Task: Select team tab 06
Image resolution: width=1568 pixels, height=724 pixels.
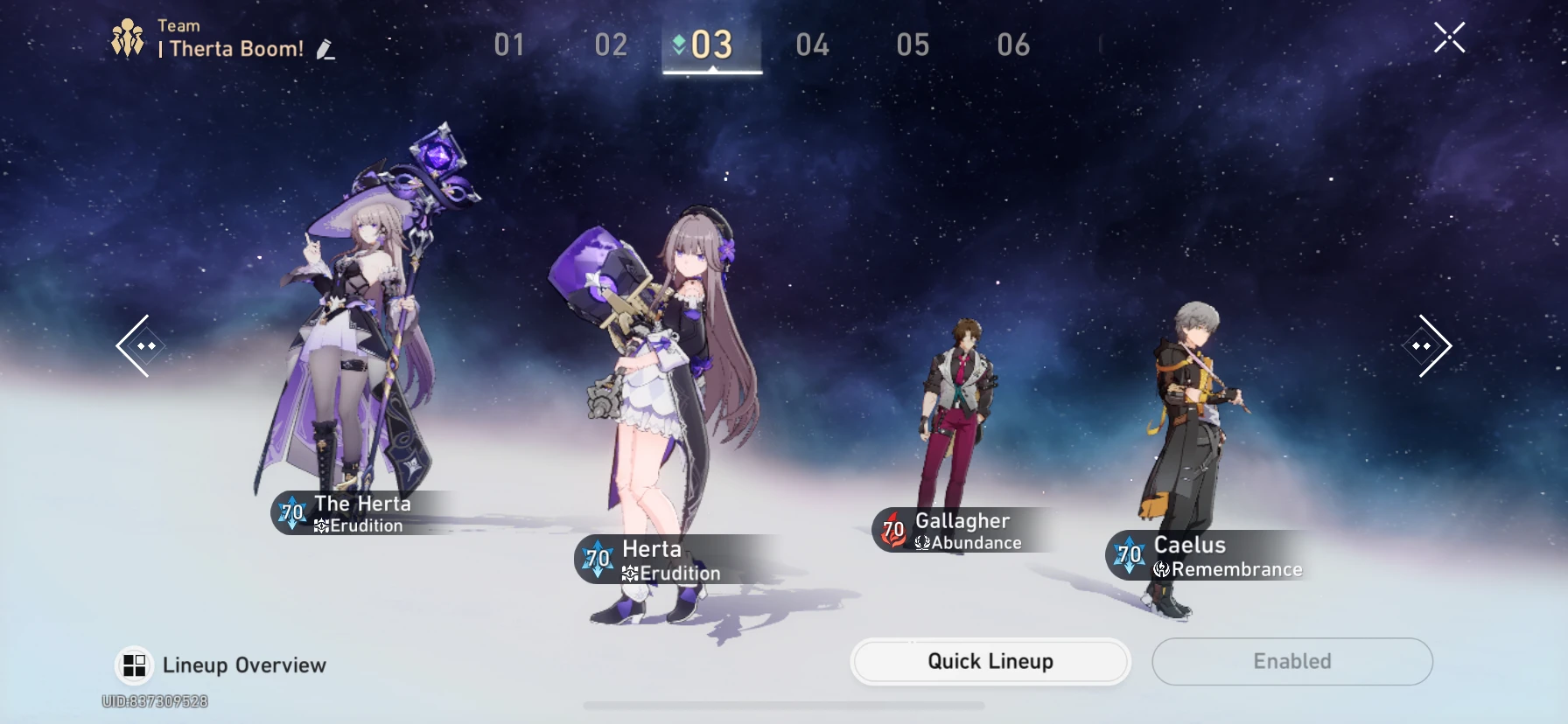Action: pos(1011,45)
